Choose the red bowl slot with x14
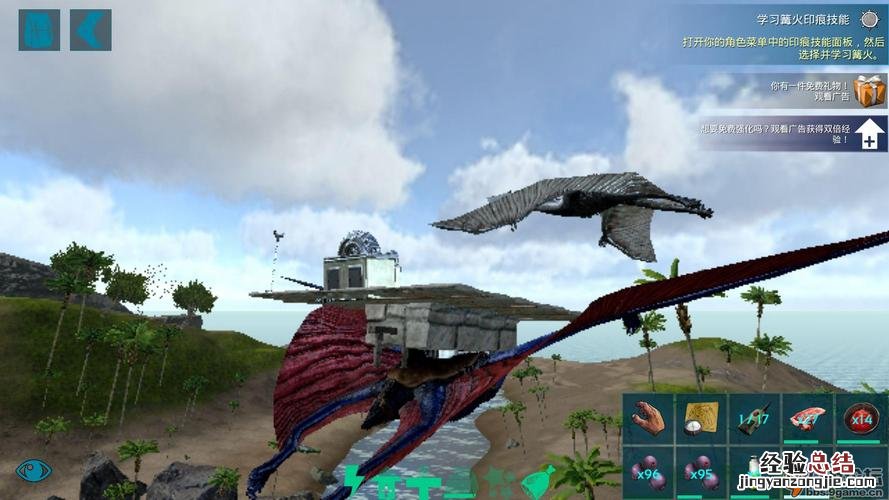This screenshot has width=889, height=500. pos(860,419)
